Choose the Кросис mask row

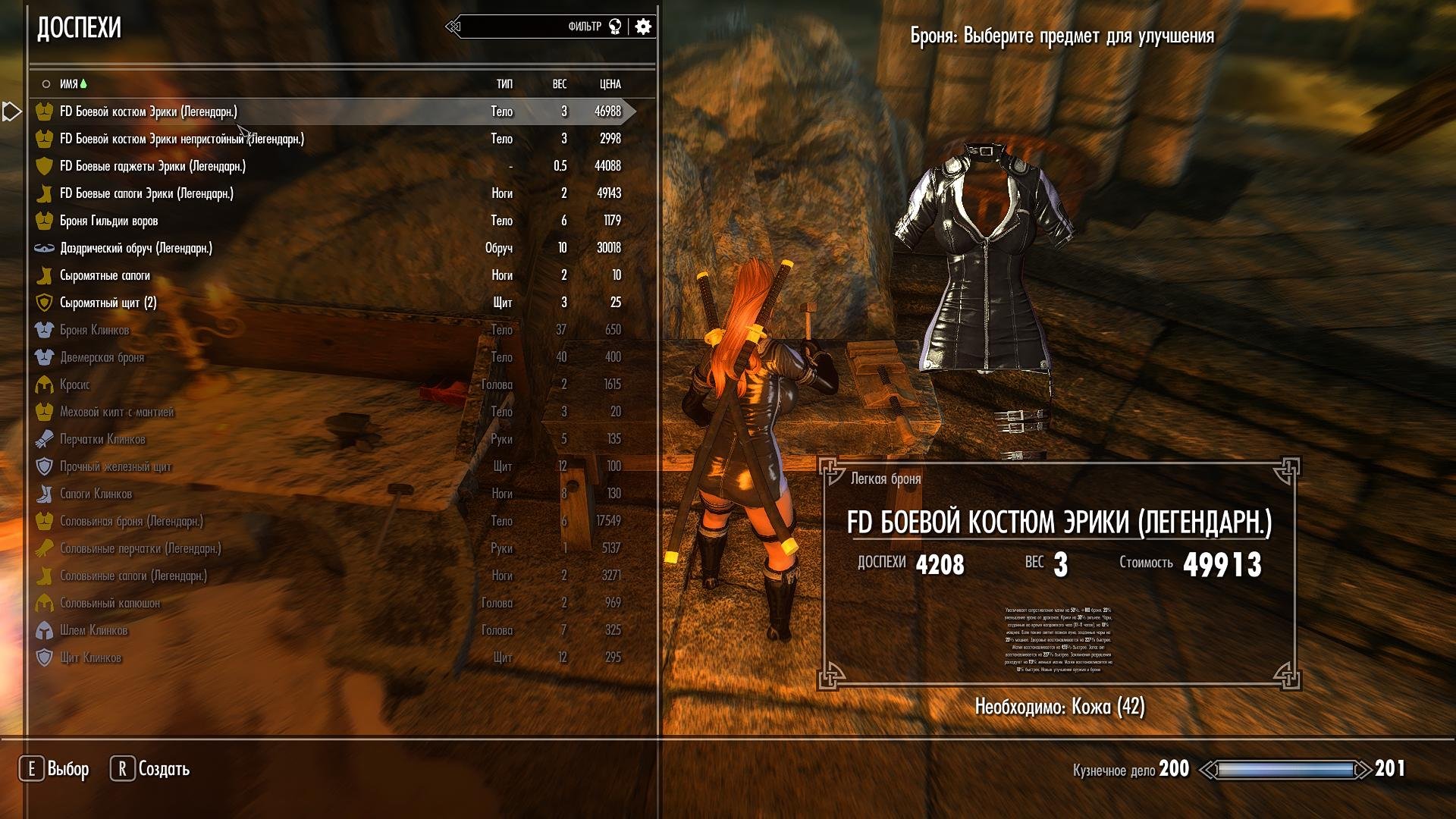74,384
